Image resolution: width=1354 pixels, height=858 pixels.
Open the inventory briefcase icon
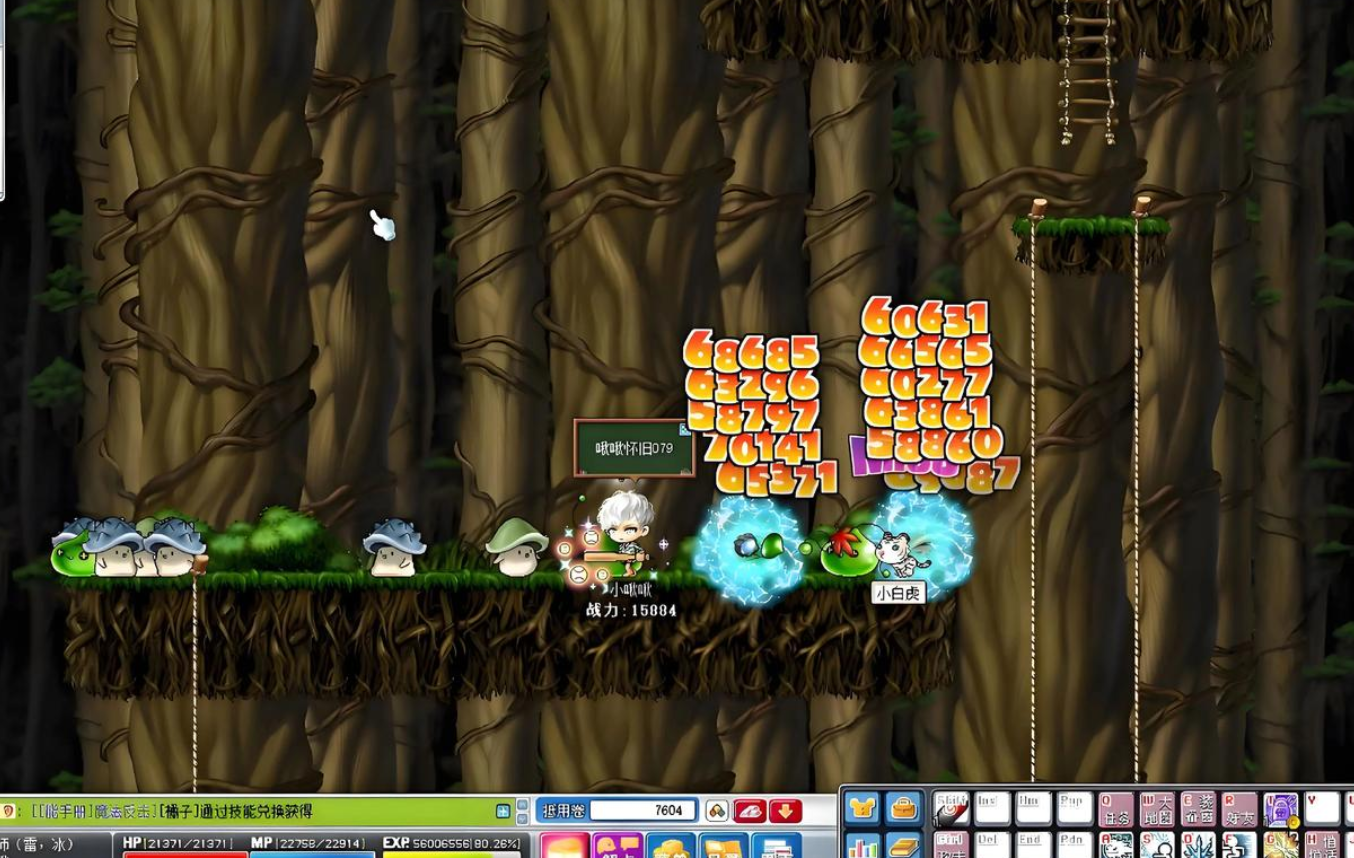point(904,808)
